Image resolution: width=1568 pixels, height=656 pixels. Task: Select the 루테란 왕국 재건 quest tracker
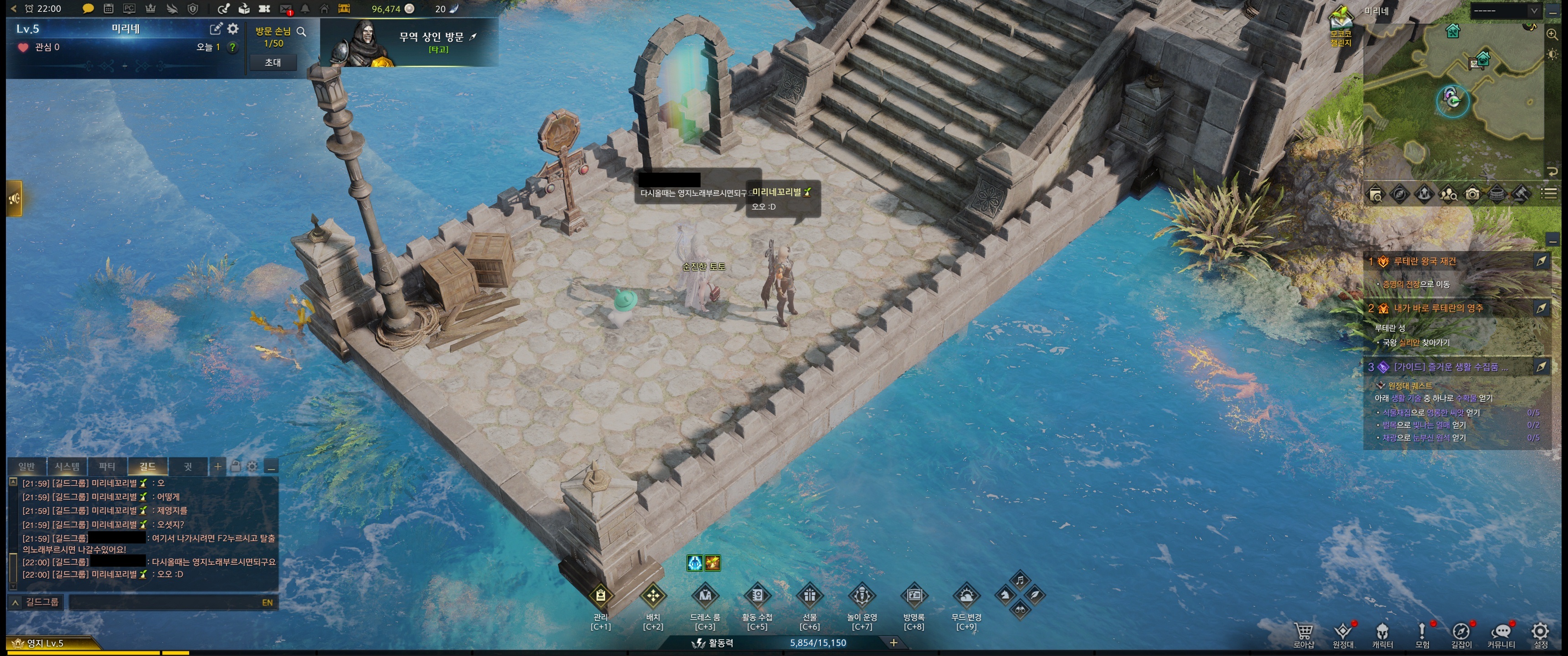pos(1424,261)
